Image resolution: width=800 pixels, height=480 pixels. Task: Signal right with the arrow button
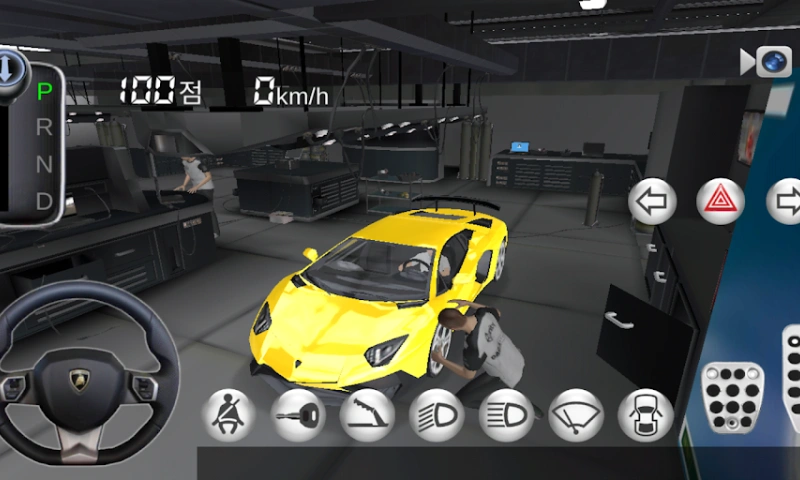click(785, 202)
